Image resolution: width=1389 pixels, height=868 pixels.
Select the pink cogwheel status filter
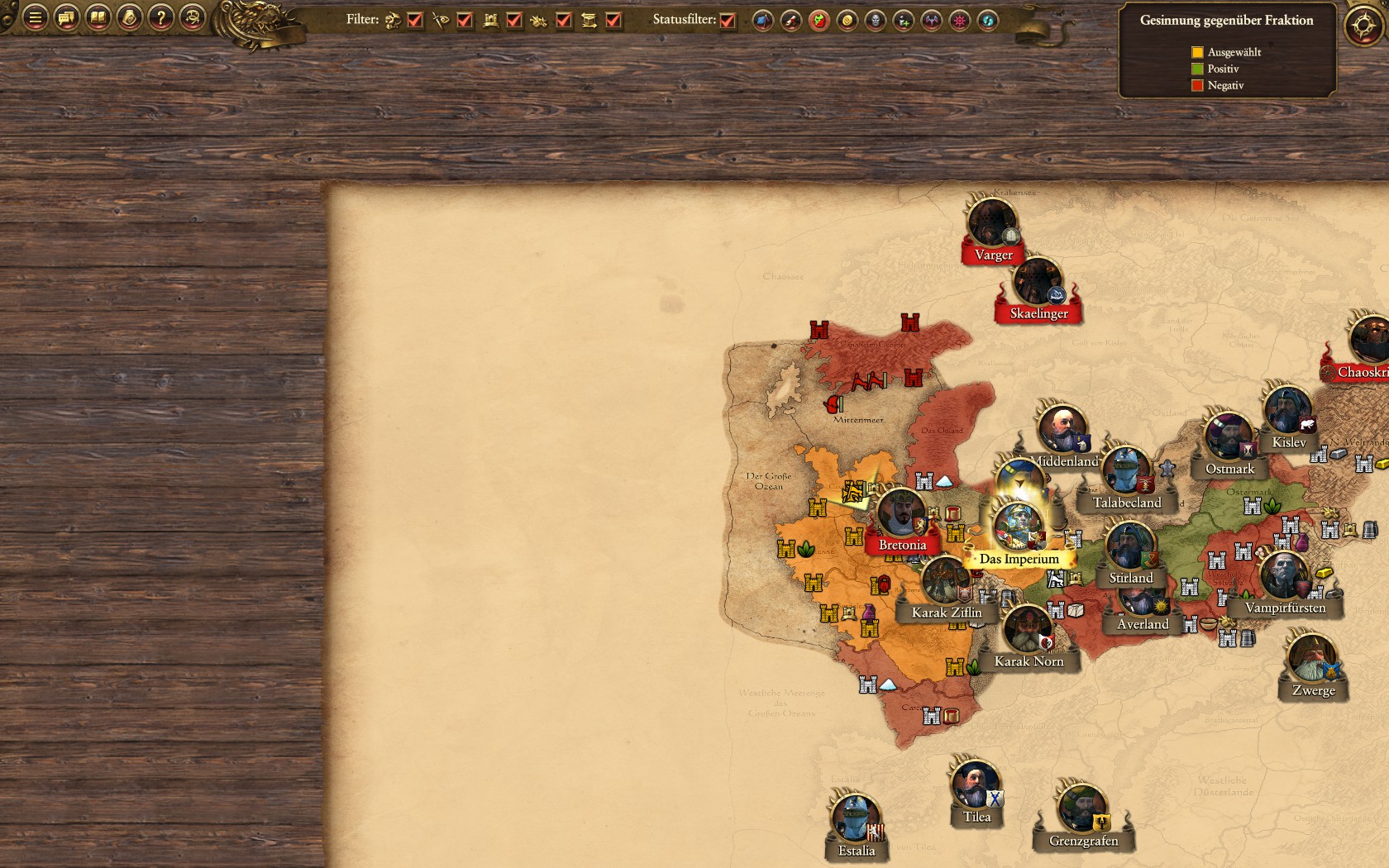click(x=959, y=21)
